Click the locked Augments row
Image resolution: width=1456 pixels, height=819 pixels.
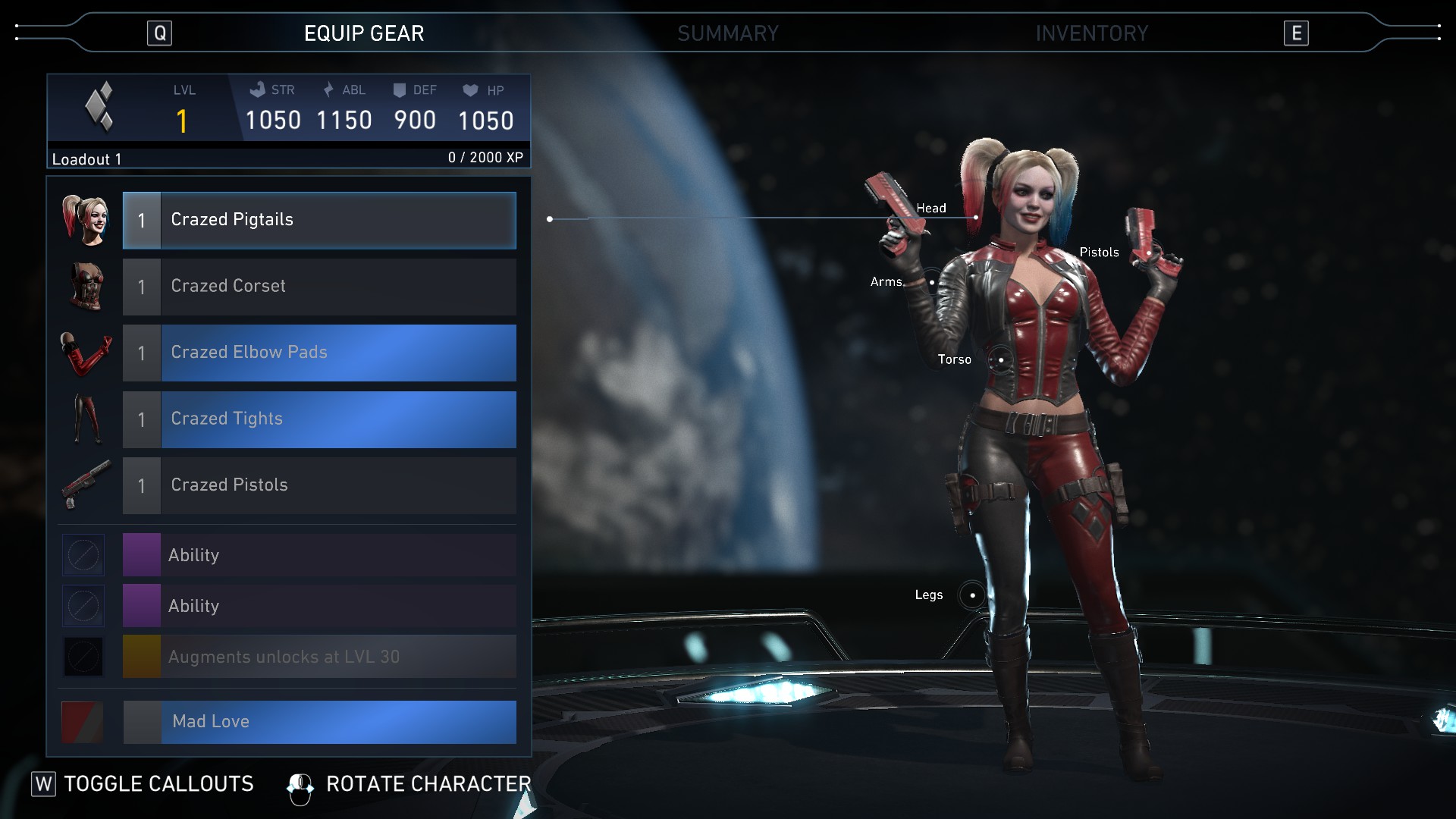pyautogui.click(x=319, y=657)
